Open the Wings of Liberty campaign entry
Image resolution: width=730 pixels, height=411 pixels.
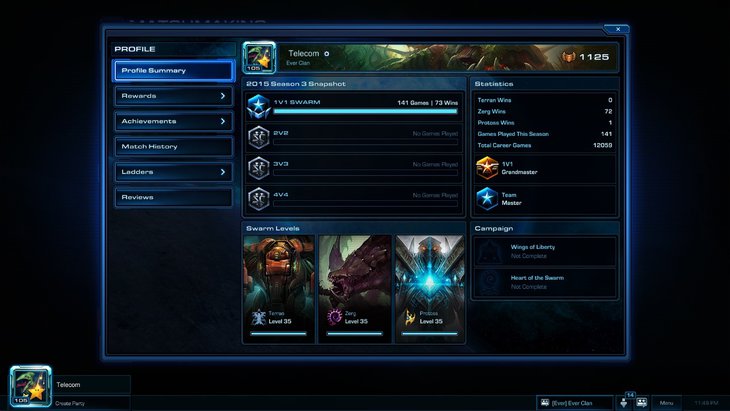click(546, 251)
